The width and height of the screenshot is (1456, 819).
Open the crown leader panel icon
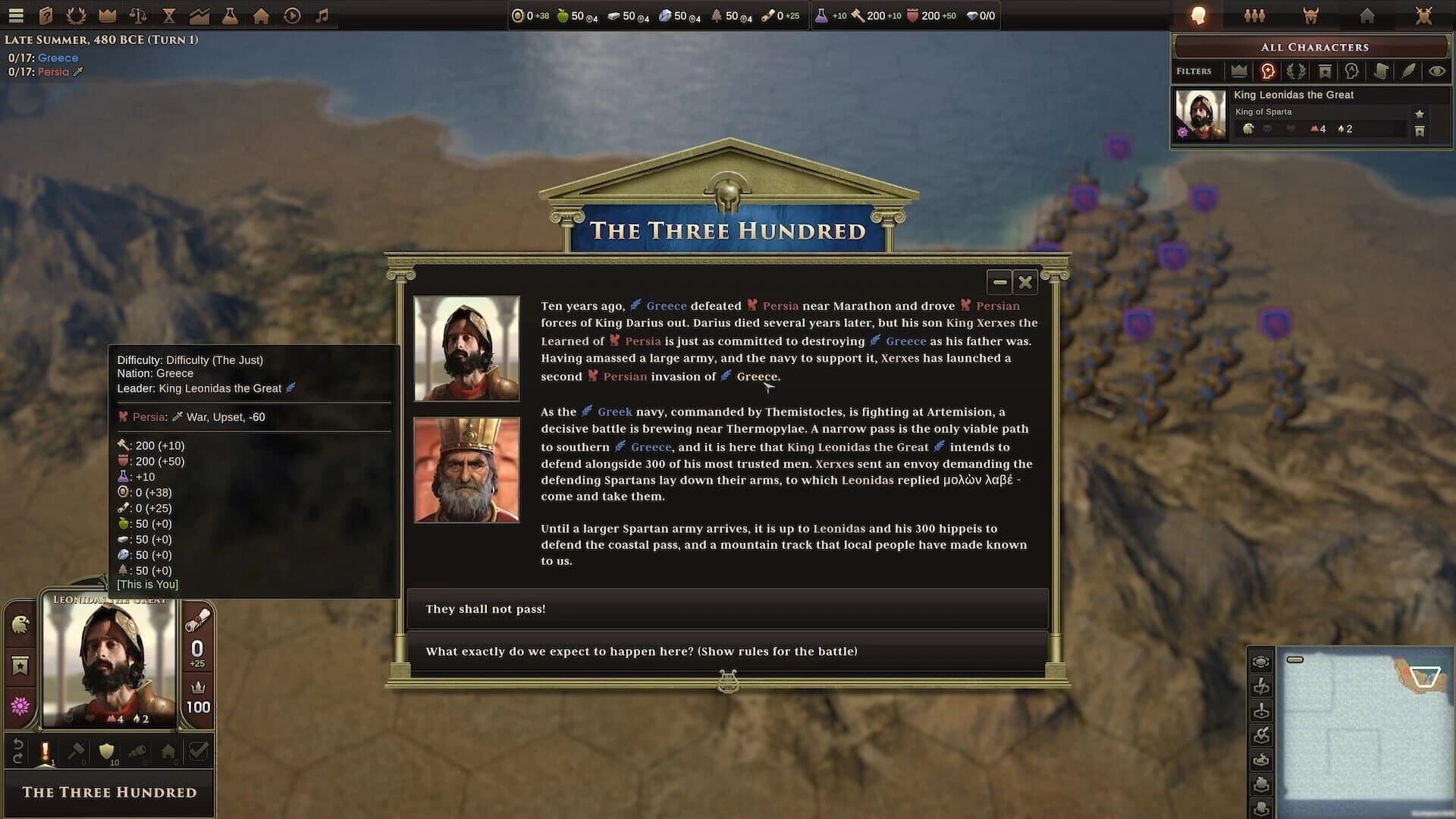[x=106, y=15]
